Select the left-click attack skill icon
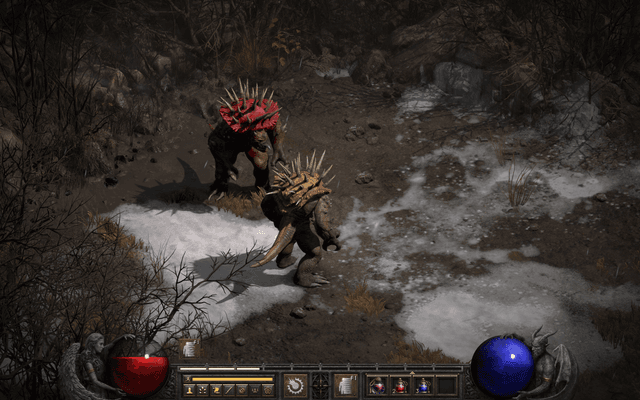The width and height of the screenshot is (640, 400). click(x=295, y=385)
